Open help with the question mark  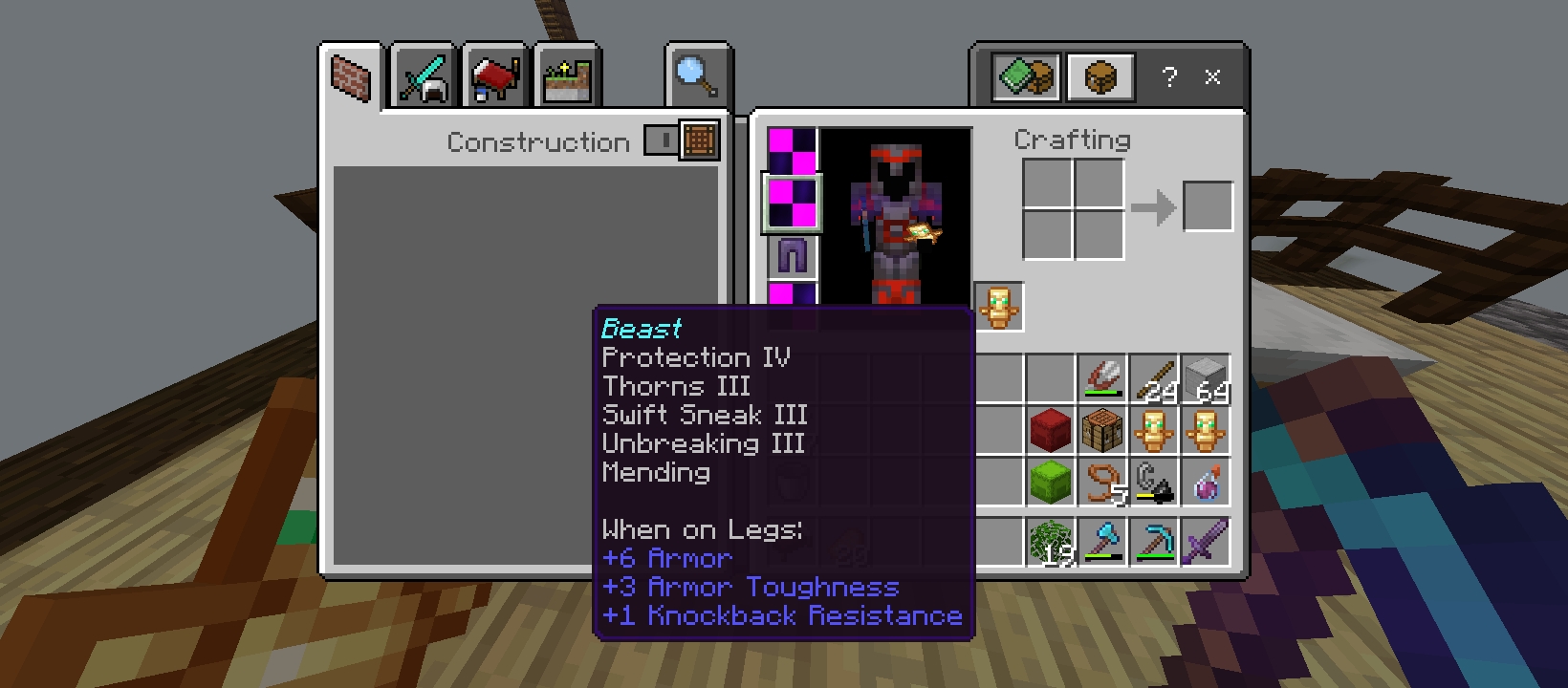coord(1169,76)
